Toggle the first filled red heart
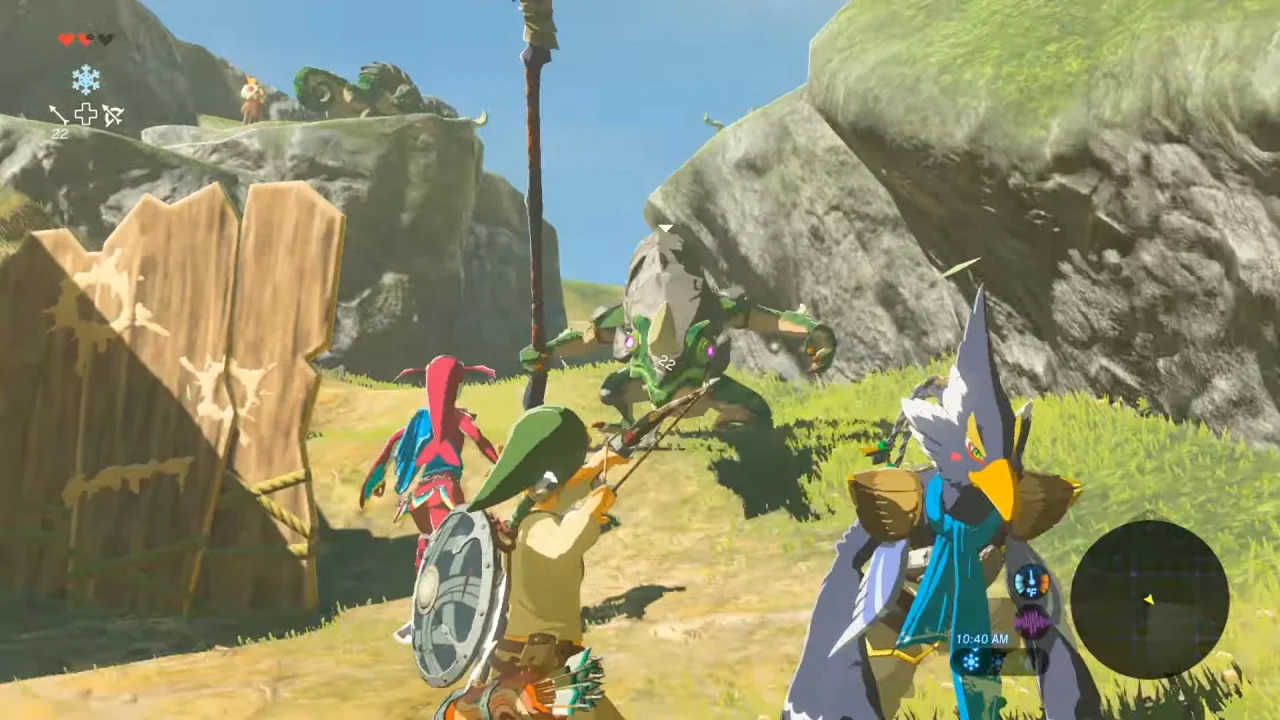Screen dimensions: 1280x720 coord(65,38)
